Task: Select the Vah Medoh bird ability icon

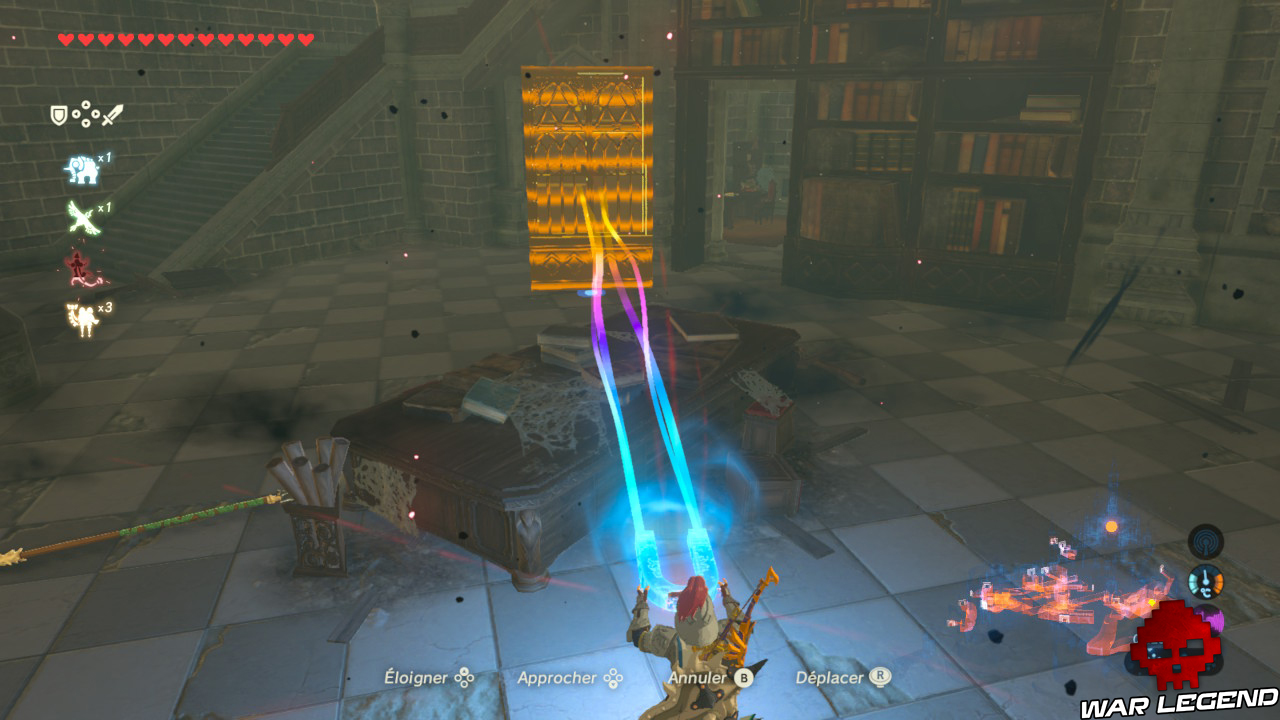Action: pos(82,217)
